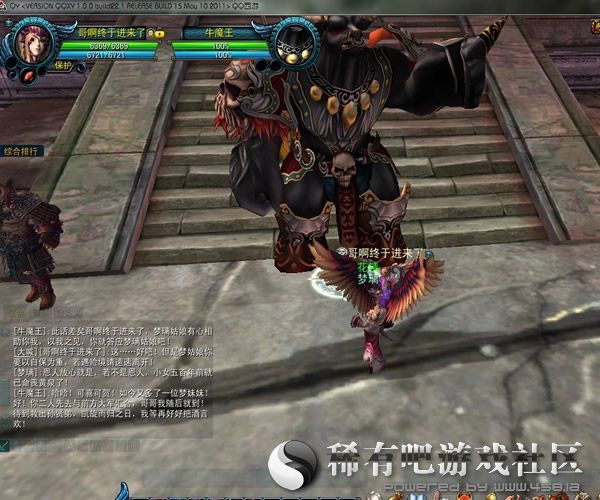600x500 pixels.
Task: Click the 牛魔王 target name plate
Action: tap(216, 32)
